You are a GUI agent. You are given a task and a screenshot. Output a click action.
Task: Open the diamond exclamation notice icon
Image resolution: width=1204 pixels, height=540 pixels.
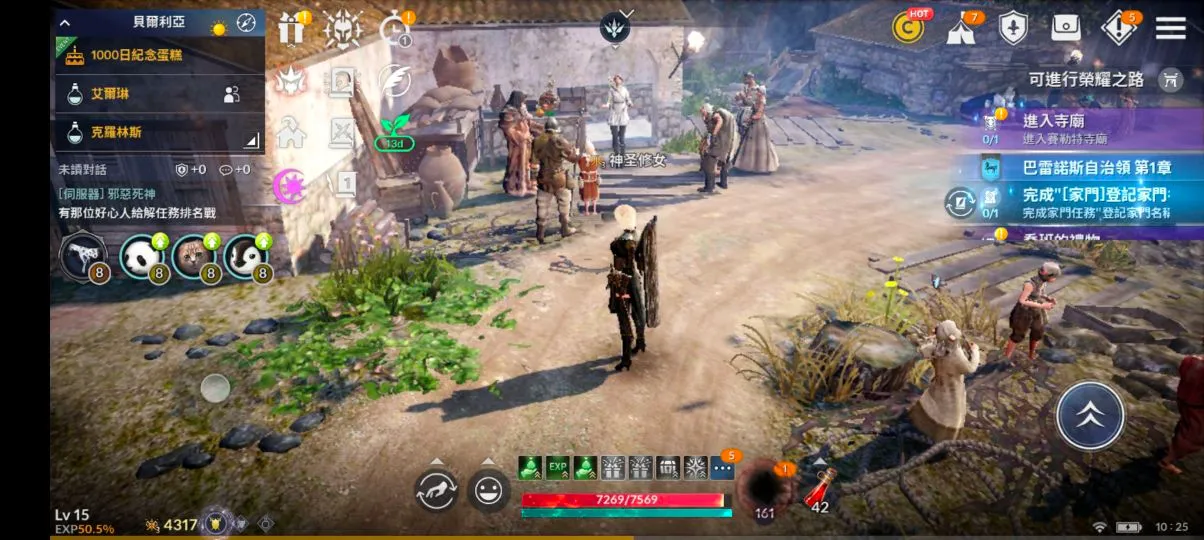coord(1118,28)
